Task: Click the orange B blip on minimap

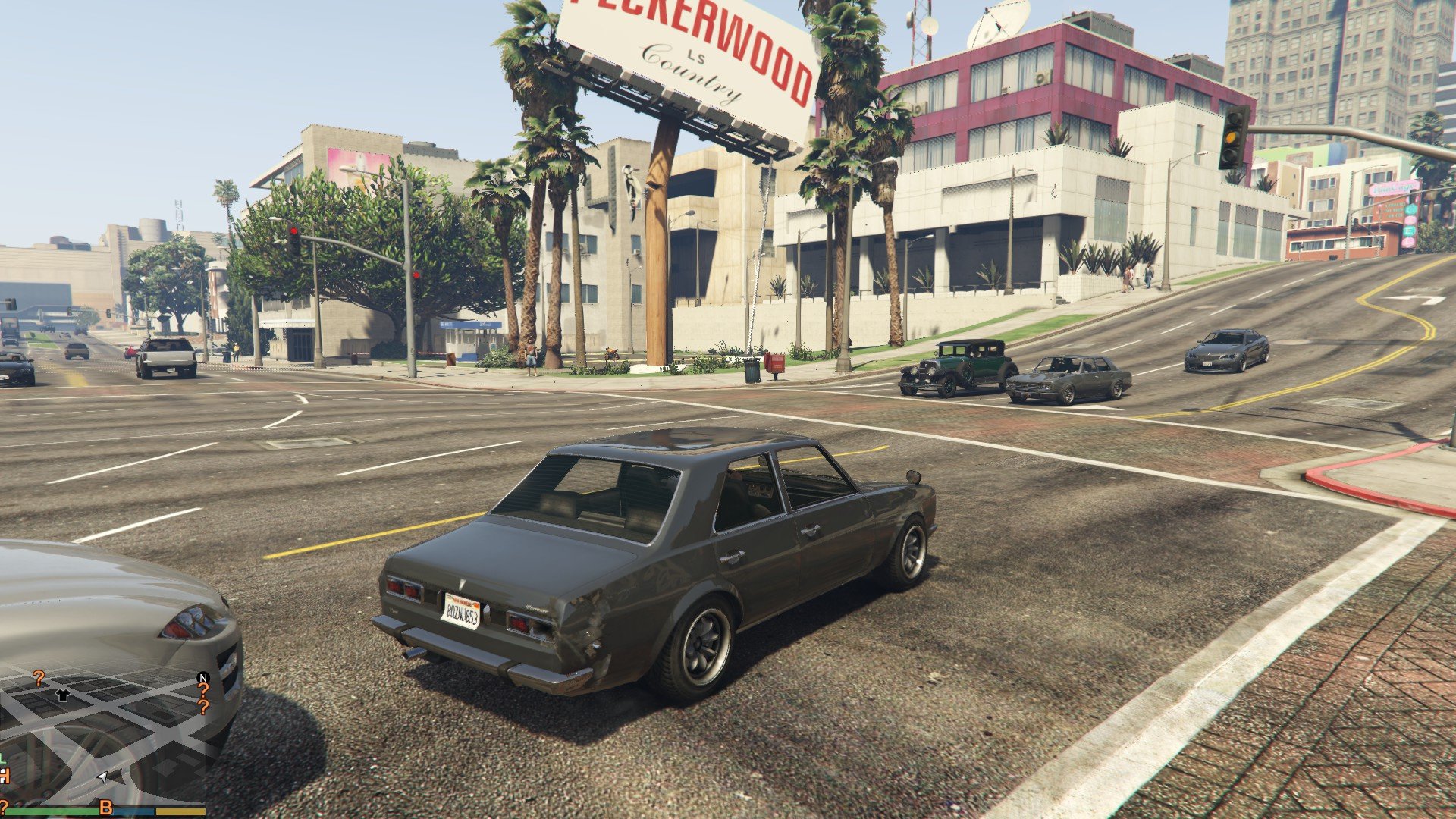Action: coord(106,806)
